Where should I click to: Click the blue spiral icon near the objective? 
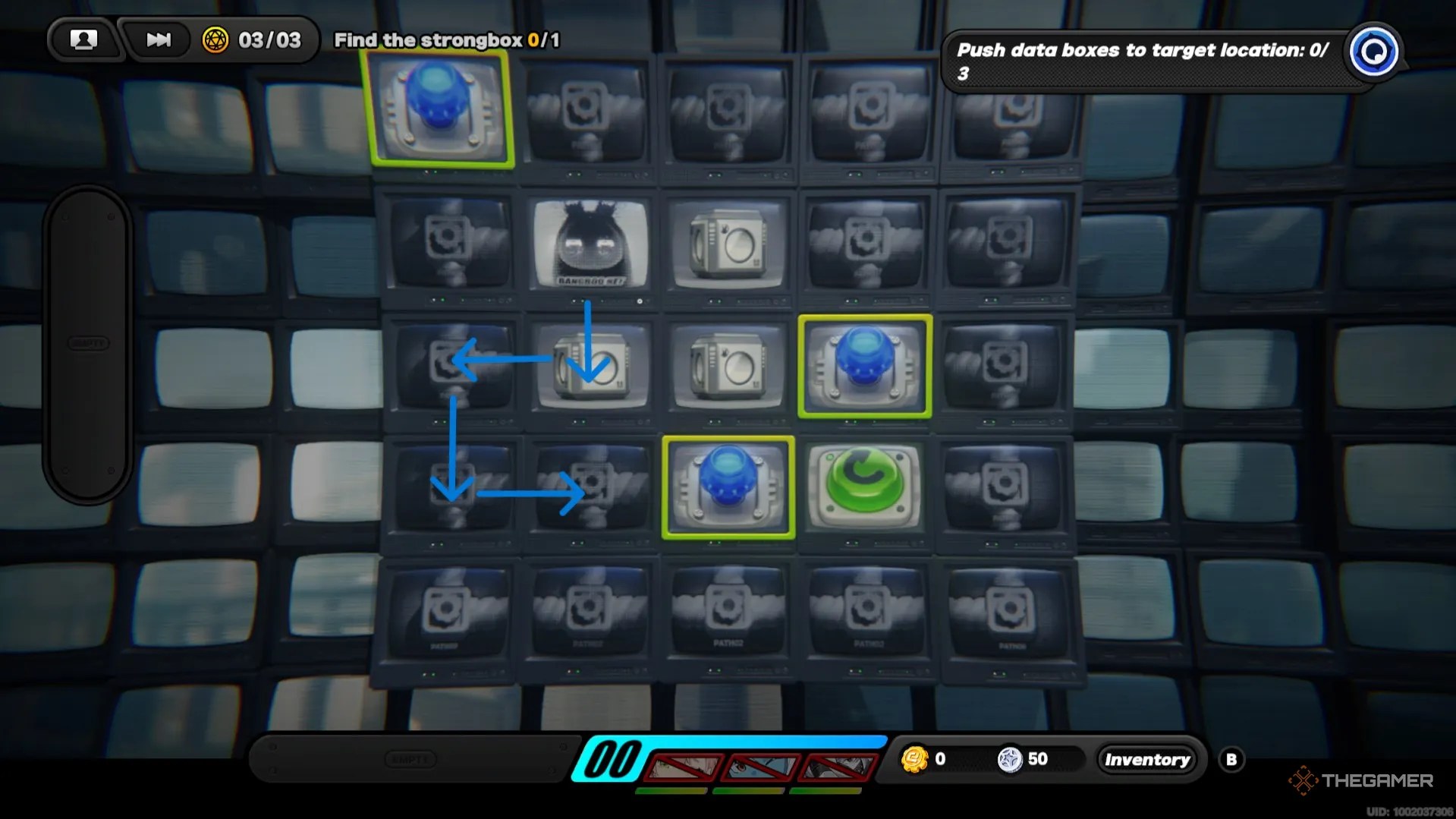(1374, 52)
